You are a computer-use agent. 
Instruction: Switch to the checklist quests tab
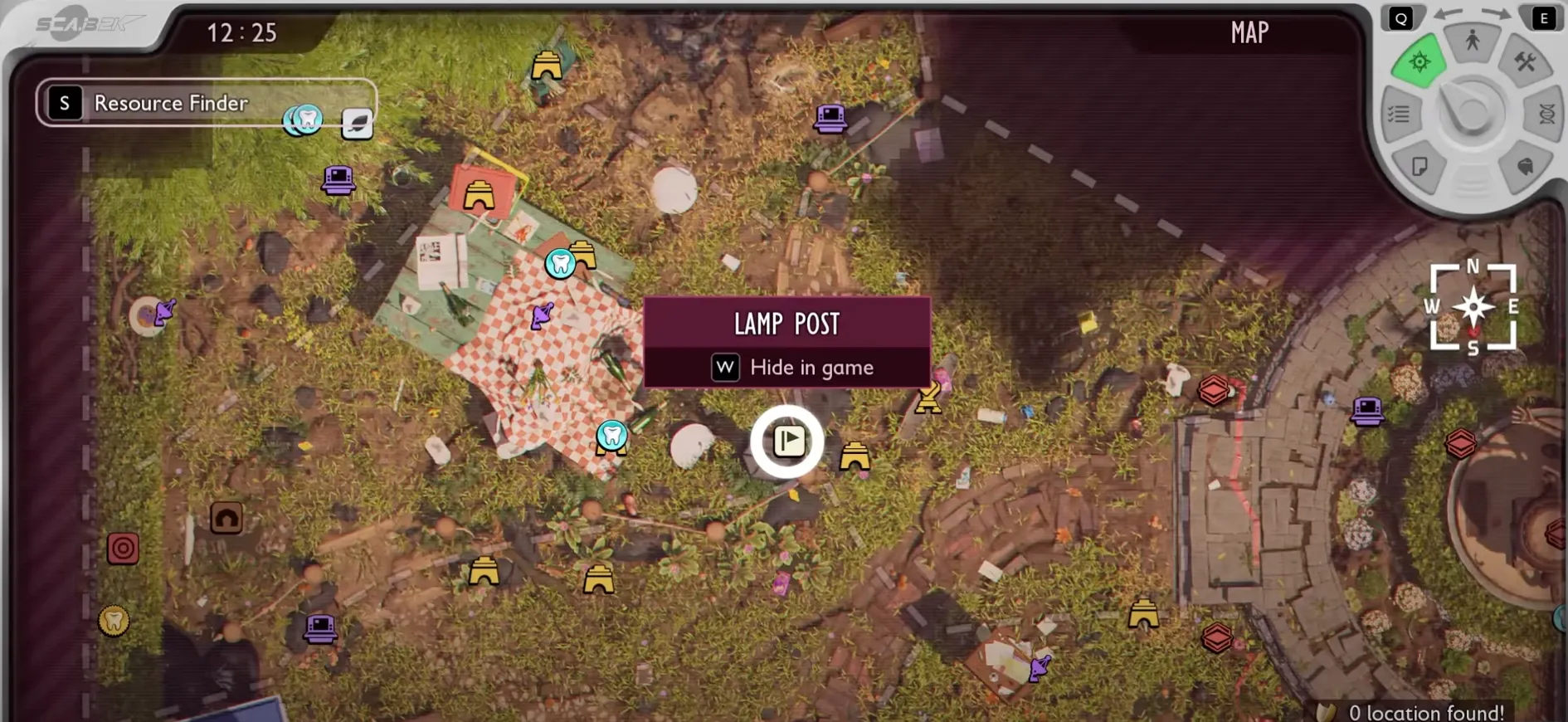[x=1399, y=114]
